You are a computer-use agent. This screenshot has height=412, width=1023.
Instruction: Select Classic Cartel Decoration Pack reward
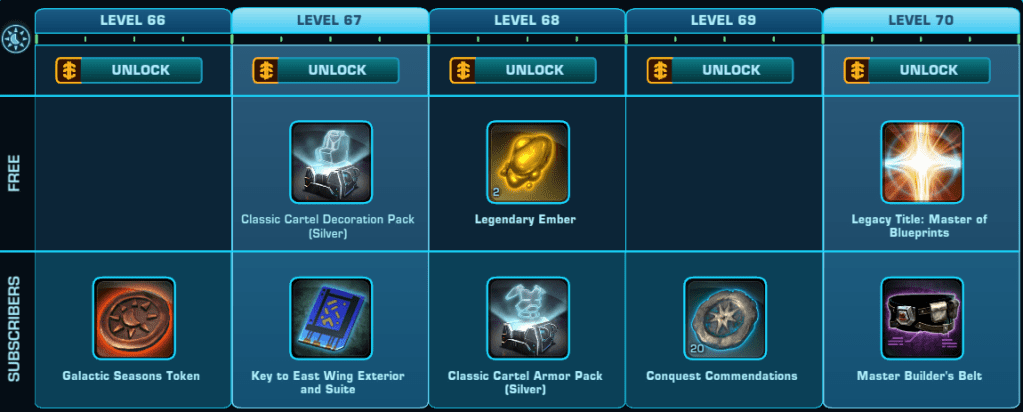330,163
